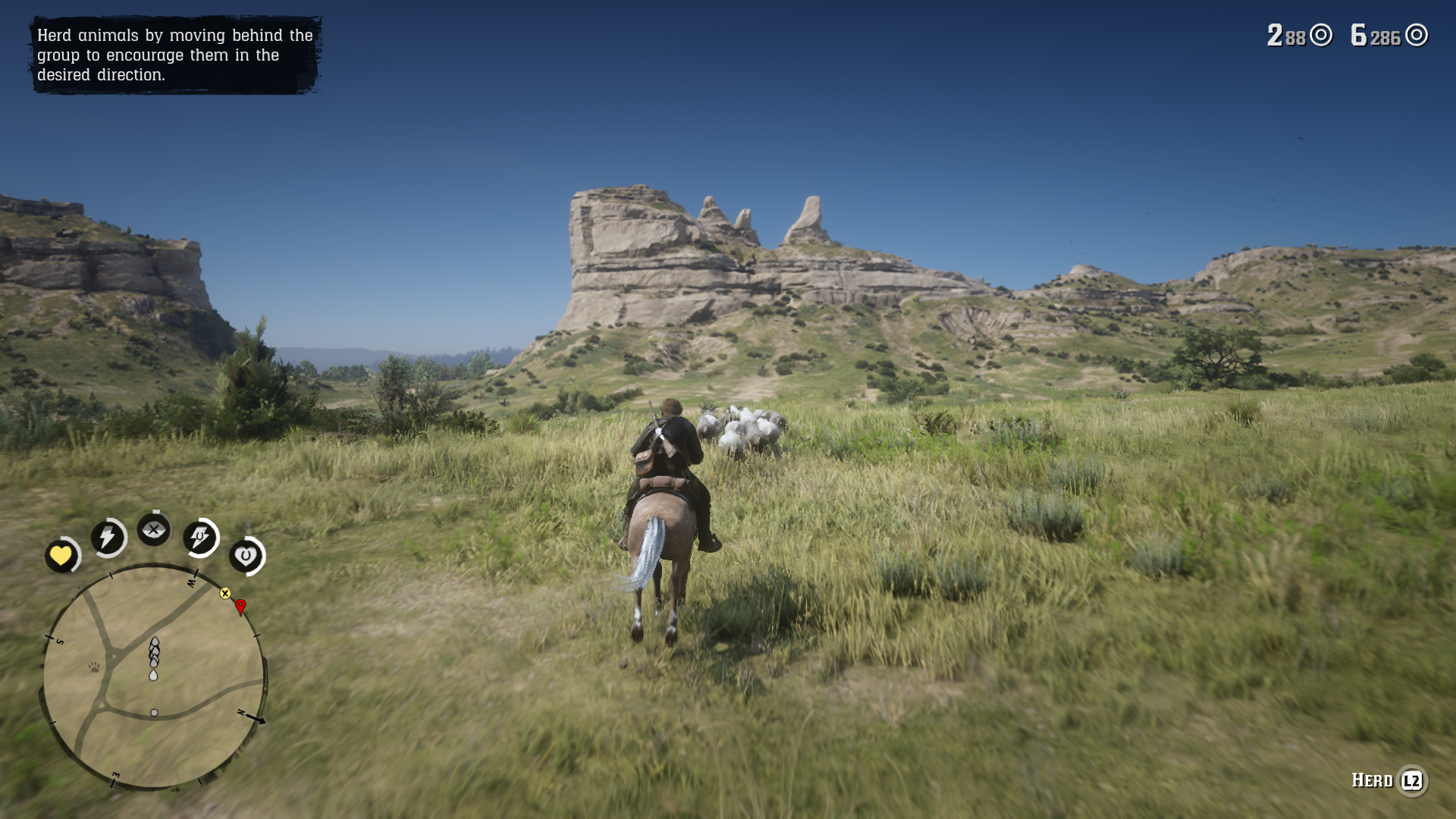Screen dimensions: 1456x819
Task: Open the circular minimap
Action: pyautogui.click(x=154, y=677)
